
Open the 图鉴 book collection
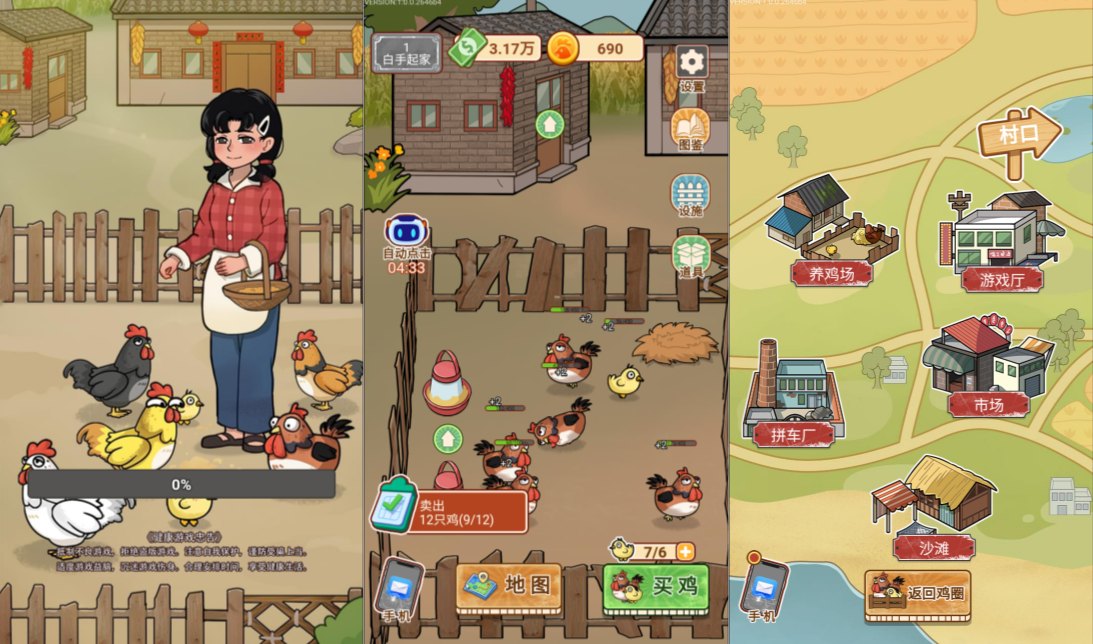690,127
